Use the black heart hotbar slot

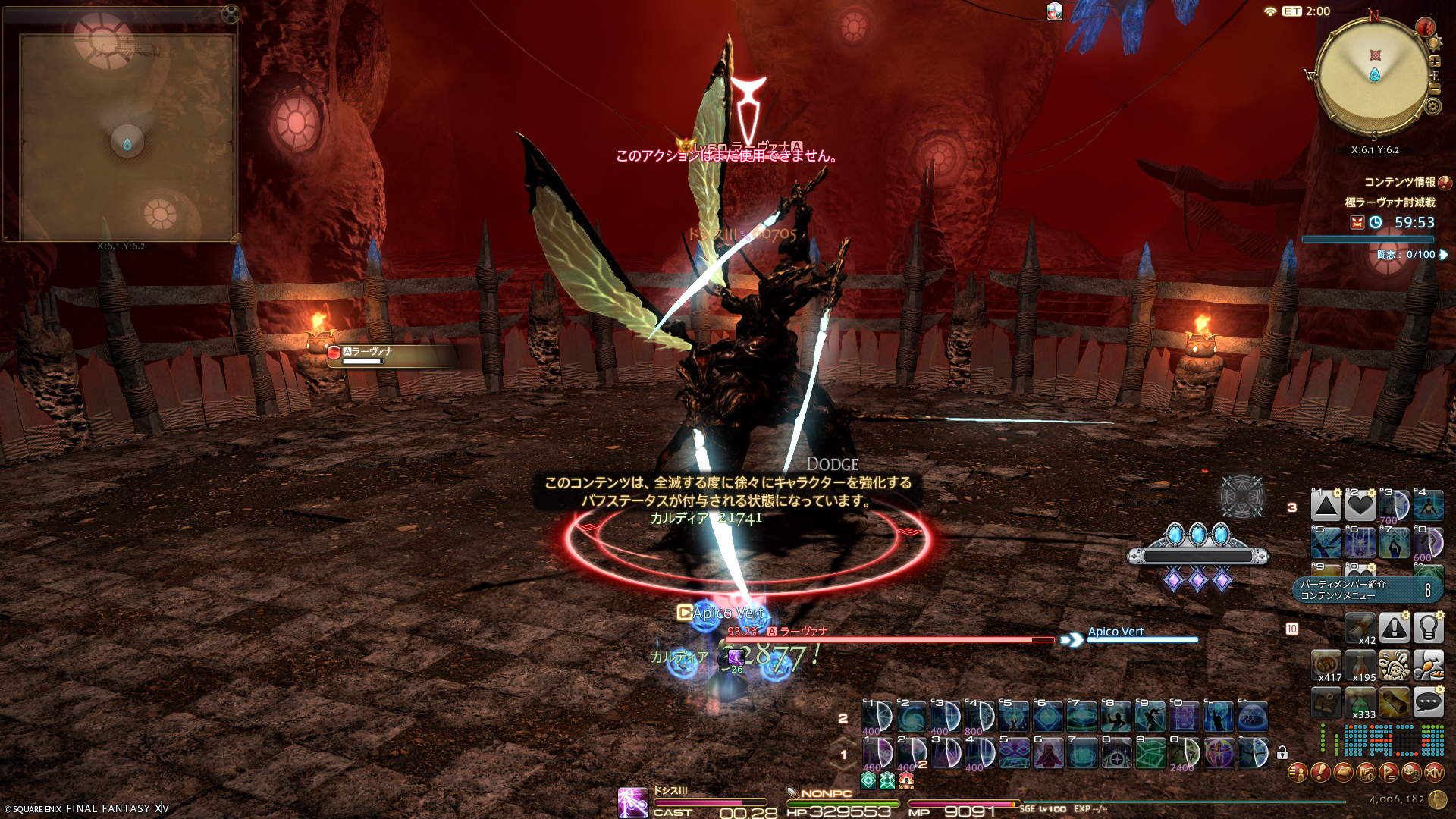pos(1360,506)
